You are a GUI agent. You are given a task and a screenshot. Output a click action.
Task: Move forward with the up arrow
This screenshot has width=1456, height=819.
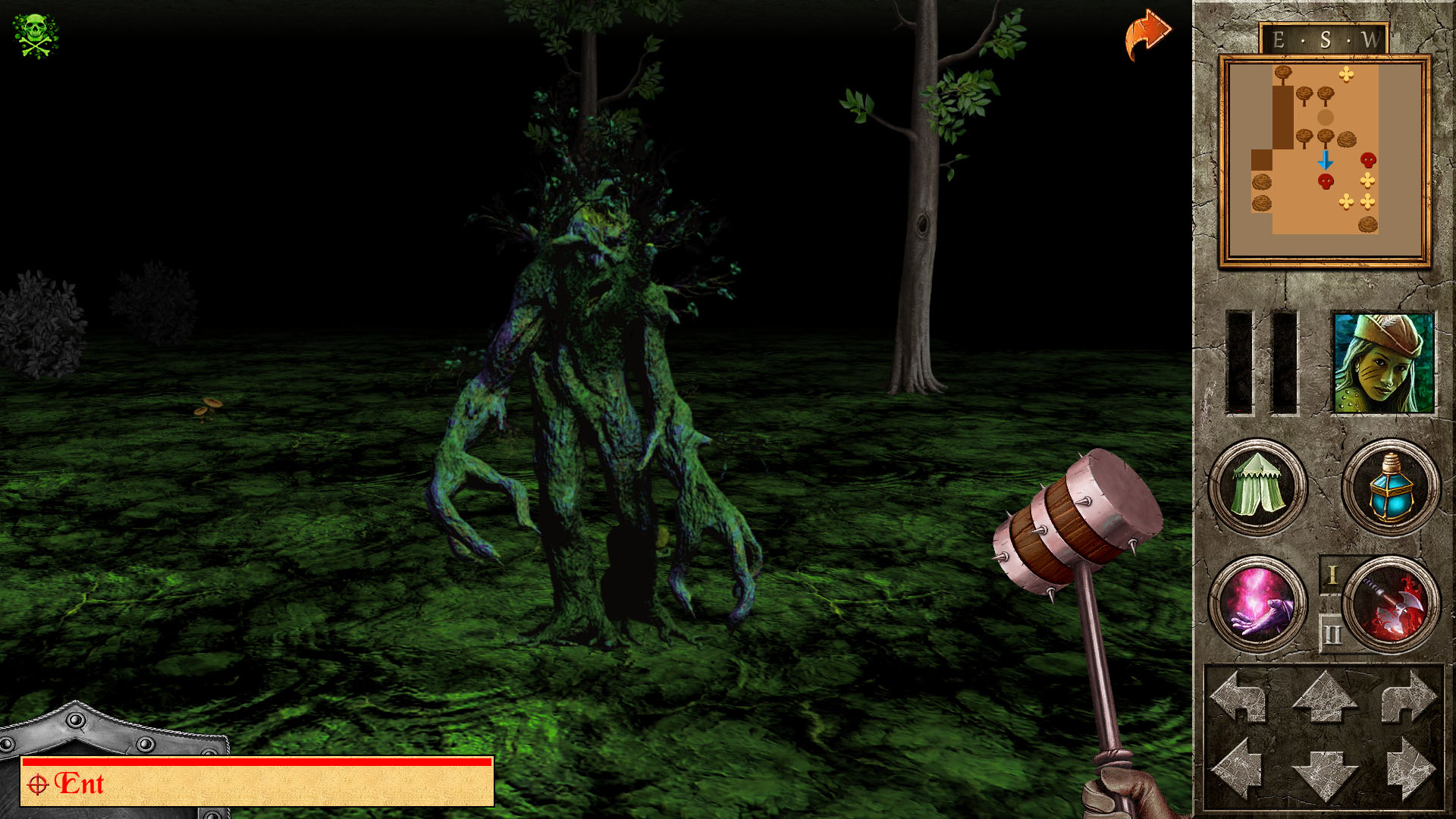pos(1324,696)
